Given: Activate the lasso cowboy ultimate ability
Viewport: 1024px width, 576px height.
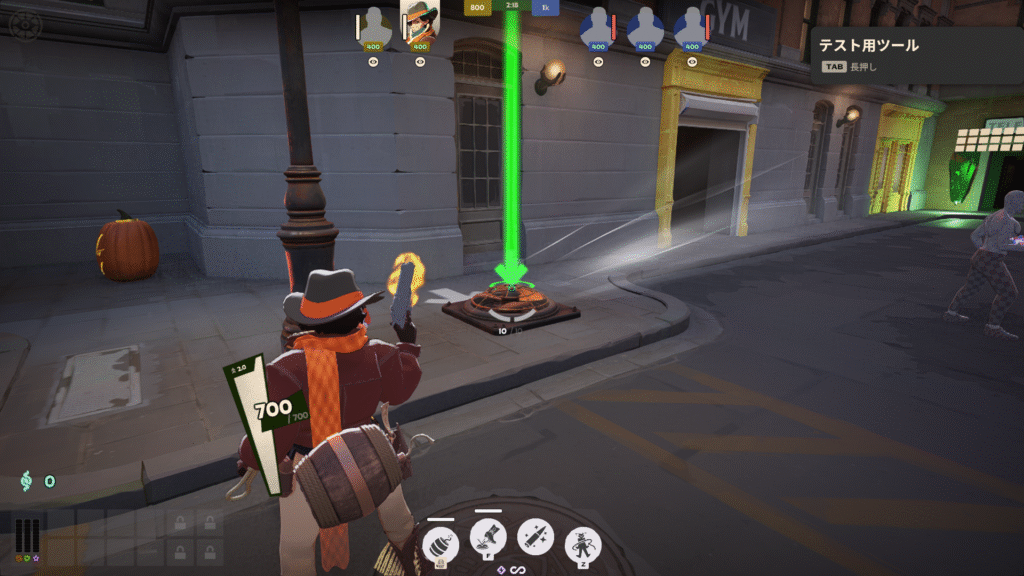Looking at the screenshot, I should pos(582,543).
